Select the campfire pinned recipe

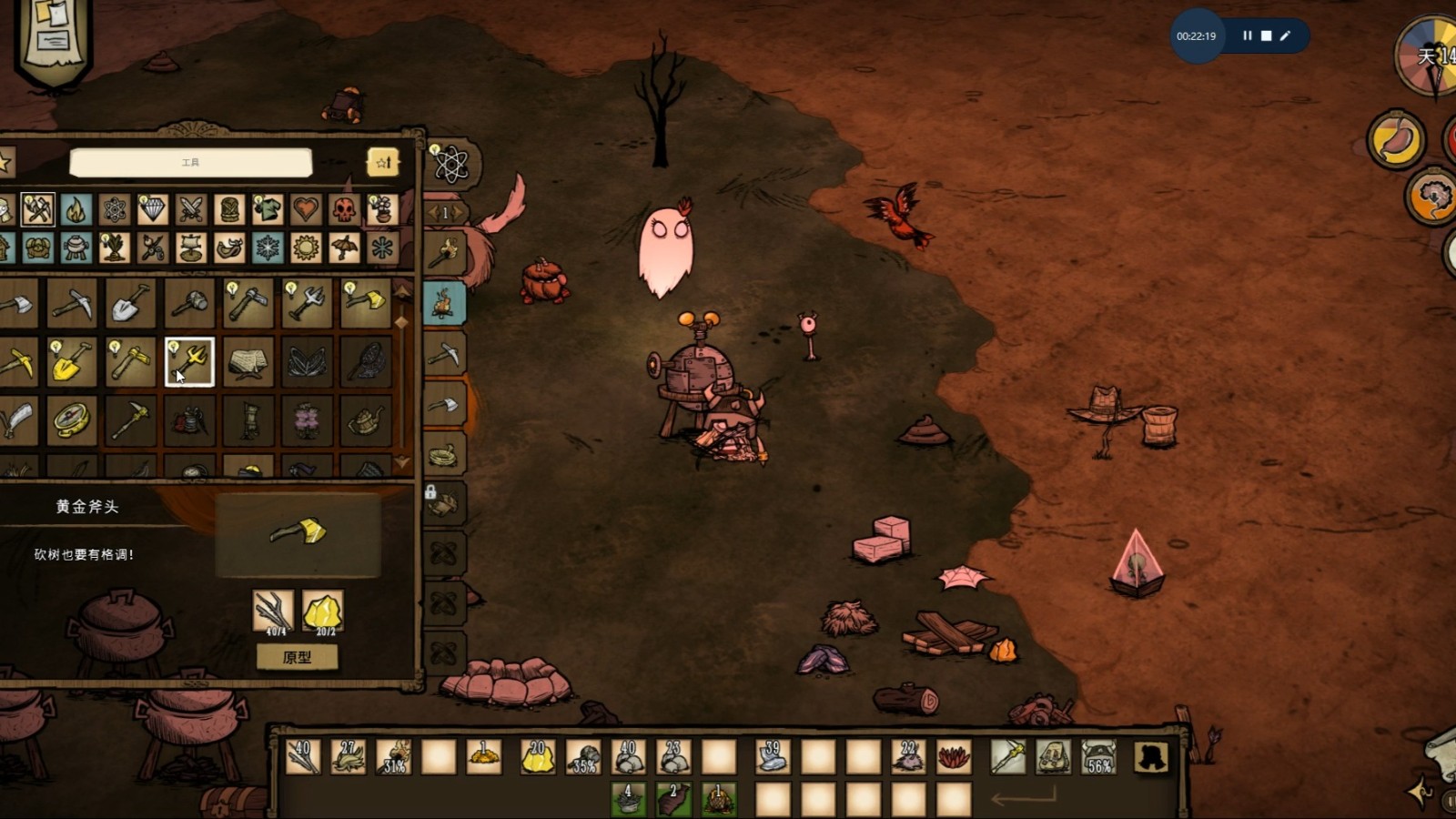click(443, 303)
